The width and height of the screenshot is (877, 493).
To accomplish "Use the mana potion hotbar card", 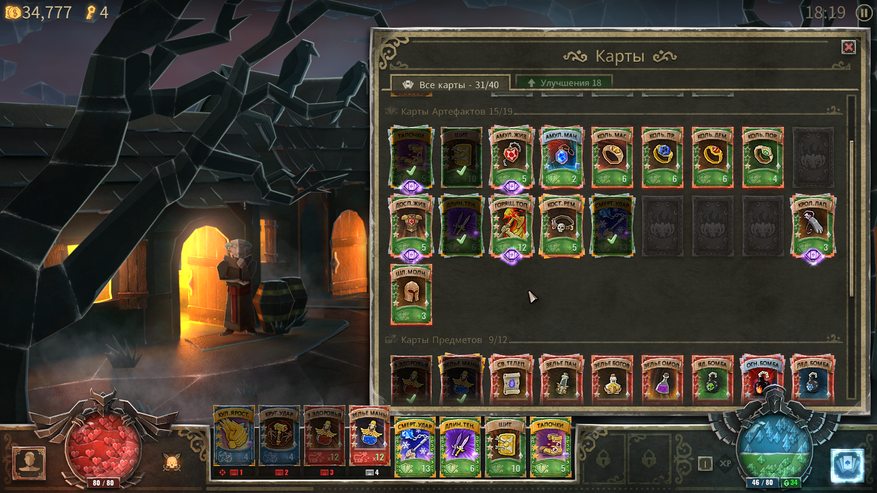I will pos(369,440).
